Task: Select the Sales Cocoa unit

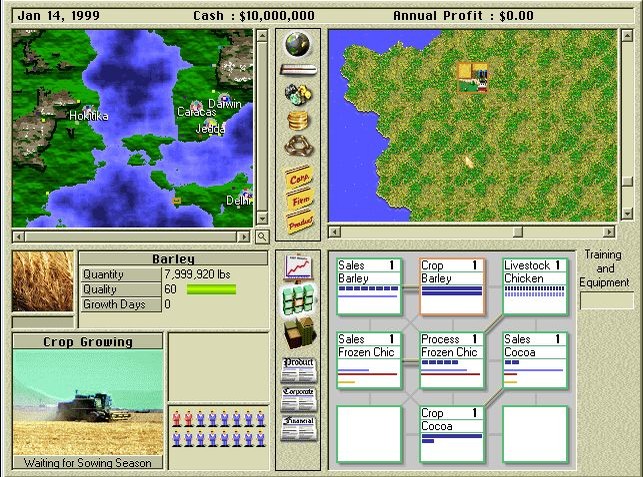Action: click(535, 360)
